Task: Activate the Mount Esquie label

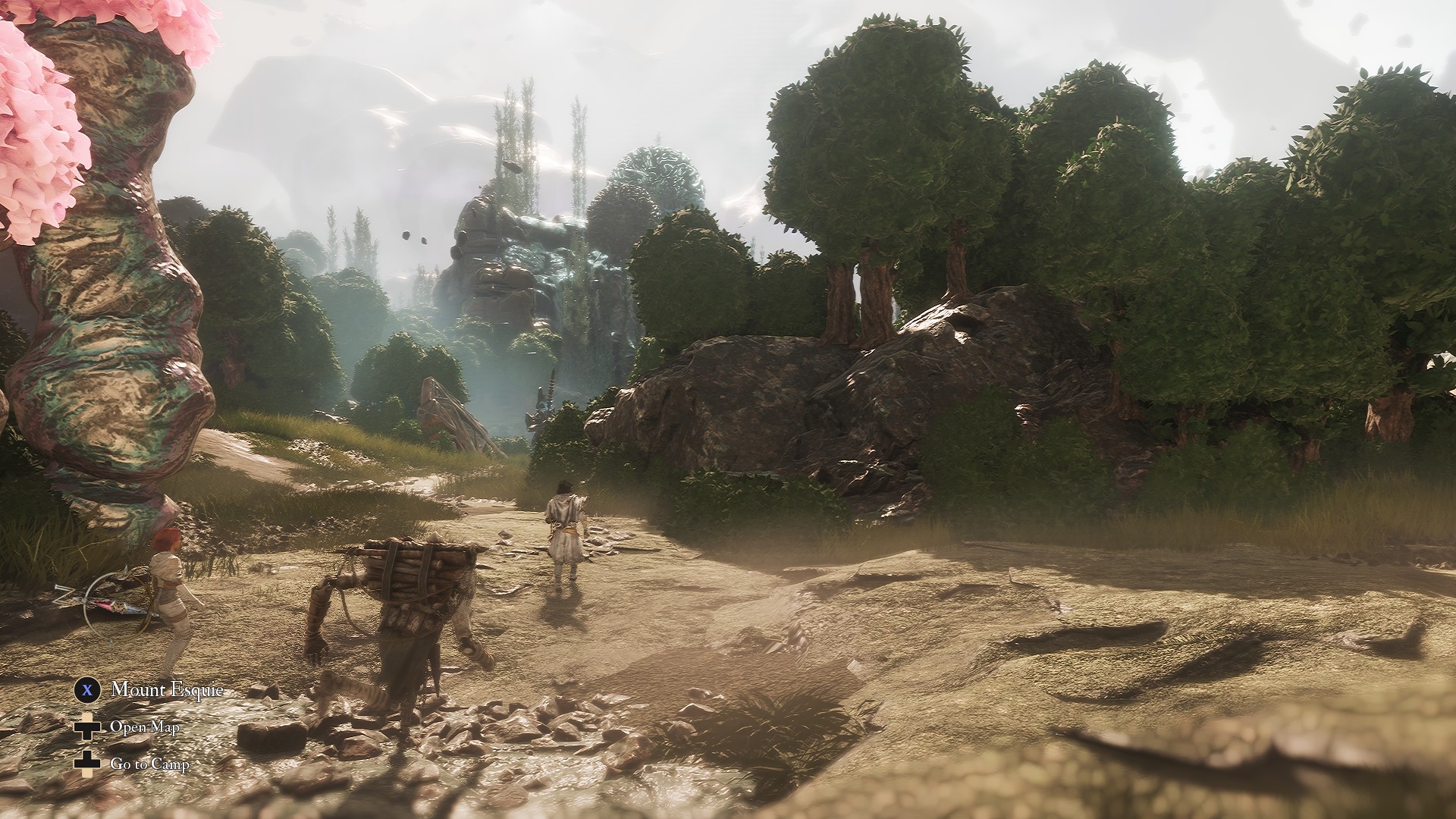Action: [167, 689]
